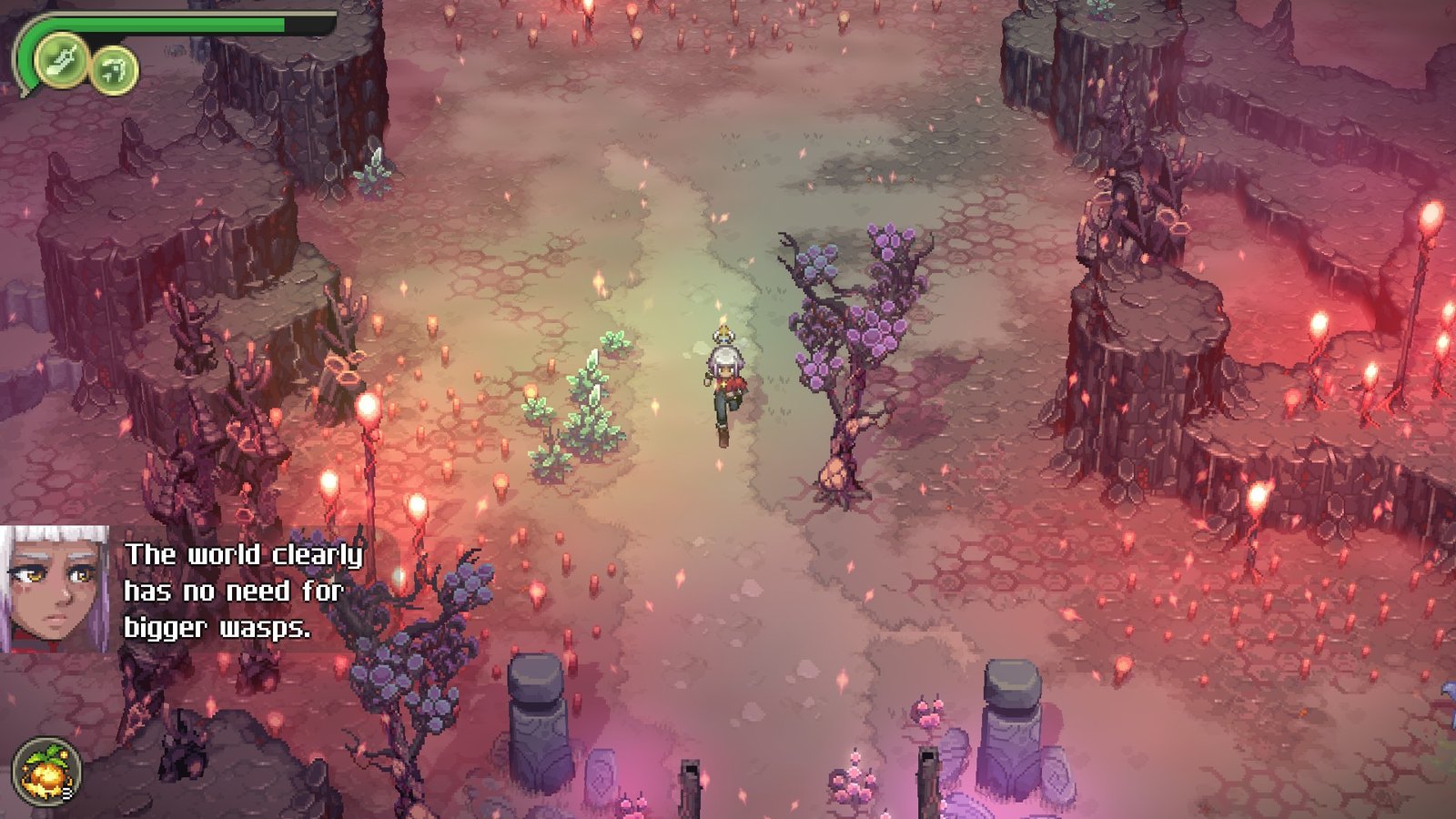This screenshot has width=1456, height=819.
Task: Click the item quantity badge showing 3
Action: point(69,793)
